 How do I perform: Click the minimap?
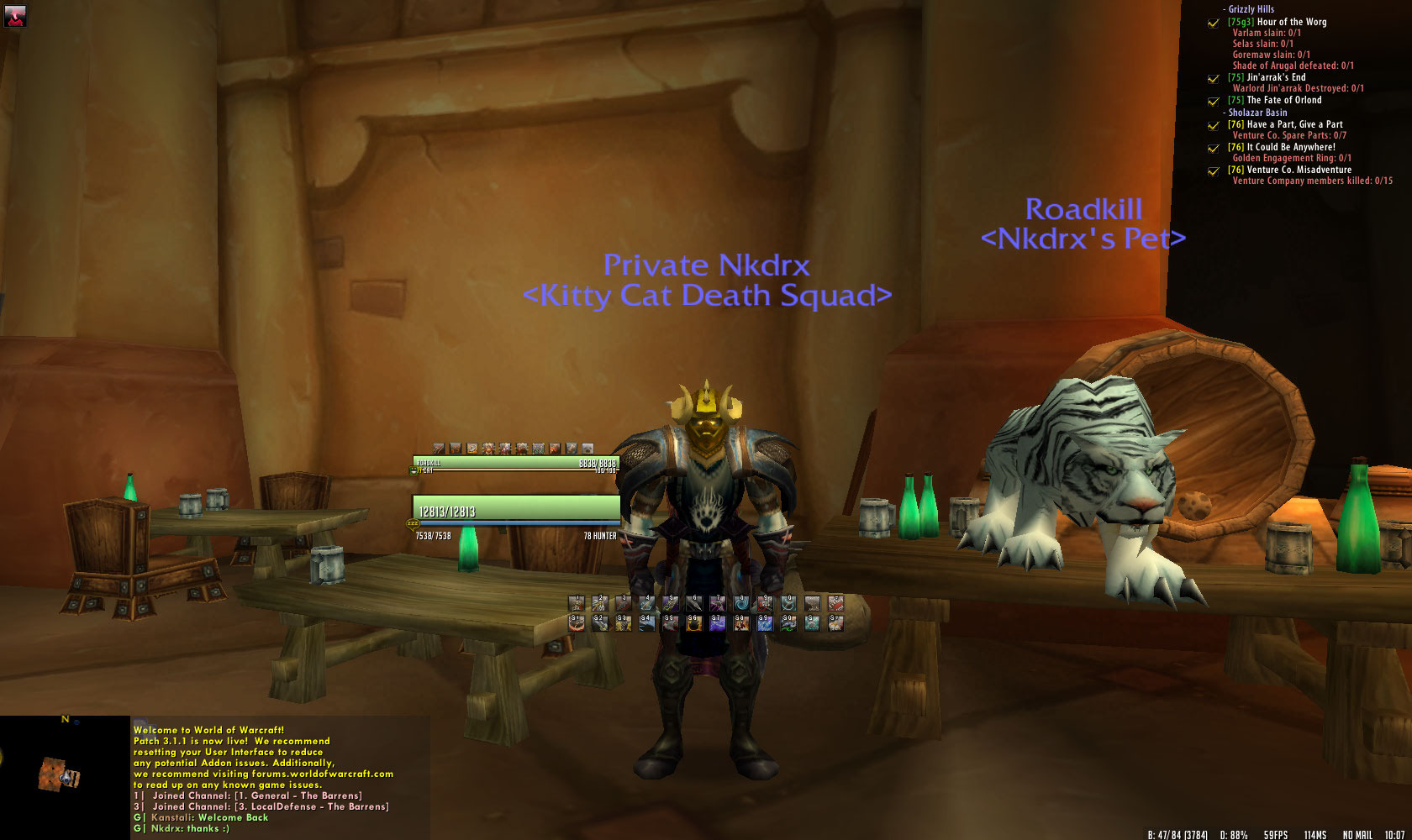[65, 777]
